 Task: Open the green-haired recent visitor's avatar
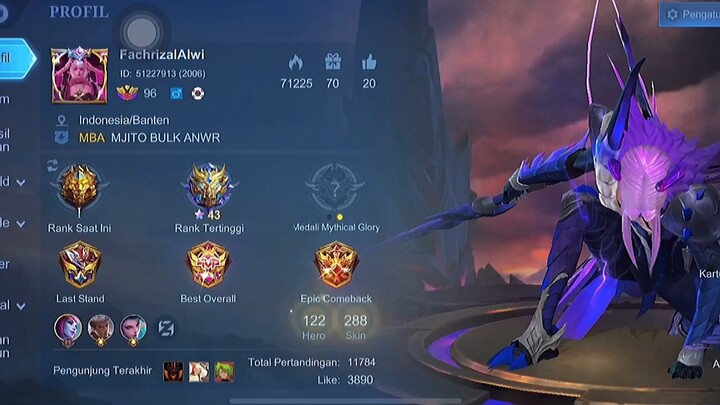[224, 372]
